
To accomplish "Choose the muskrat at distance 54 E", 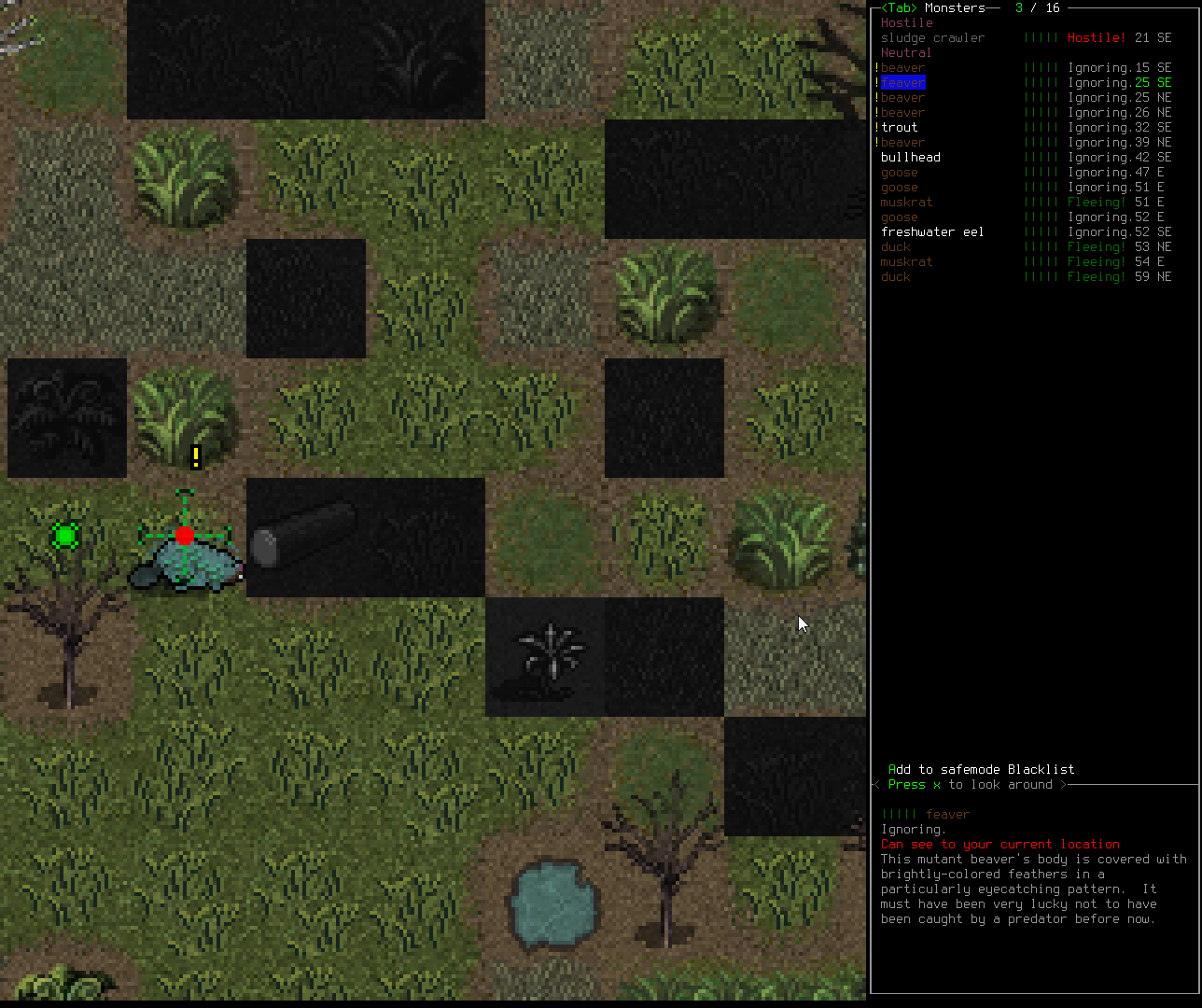I will pos(906,262).
